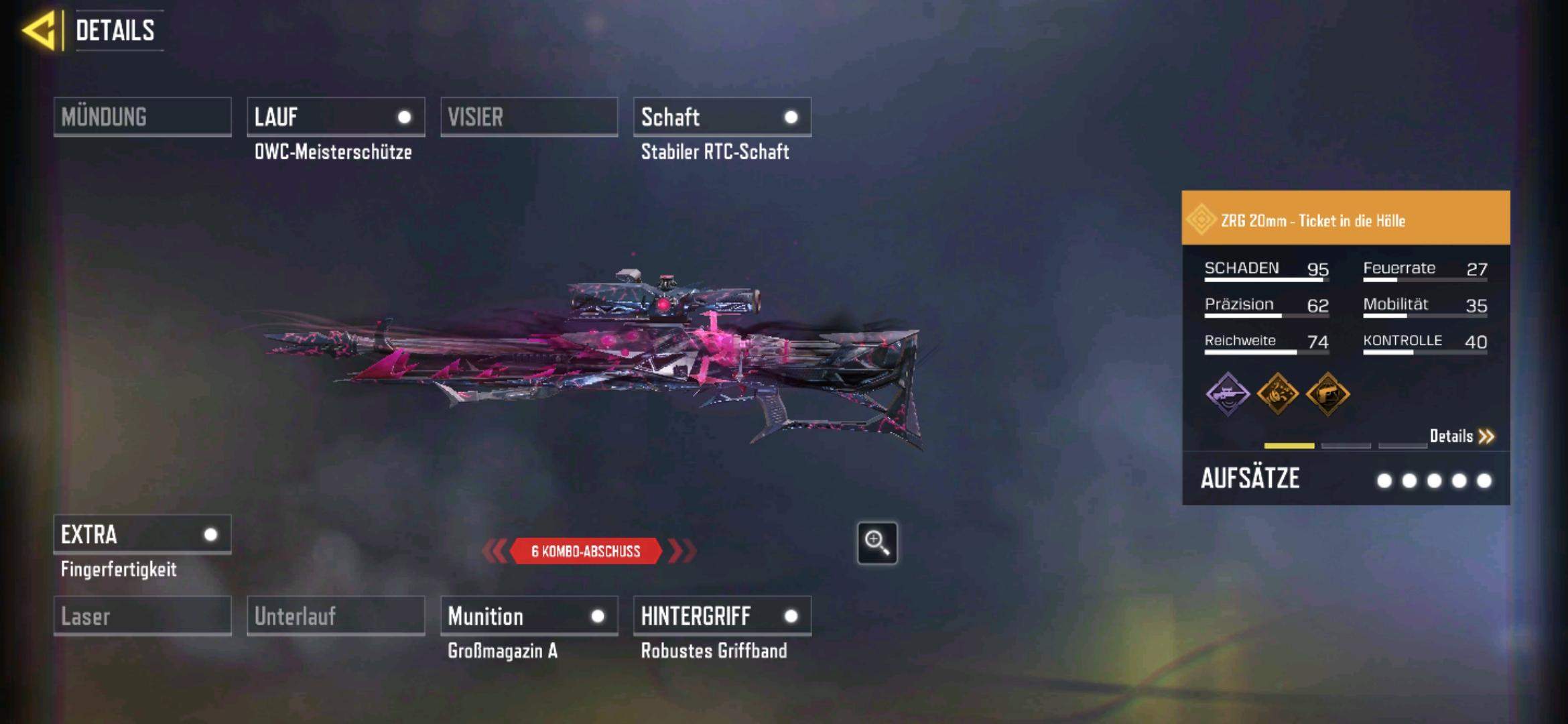Open the magnifier zoom icon beside the weapon
The image size is (1568, 724).
(x=877, y=543)
